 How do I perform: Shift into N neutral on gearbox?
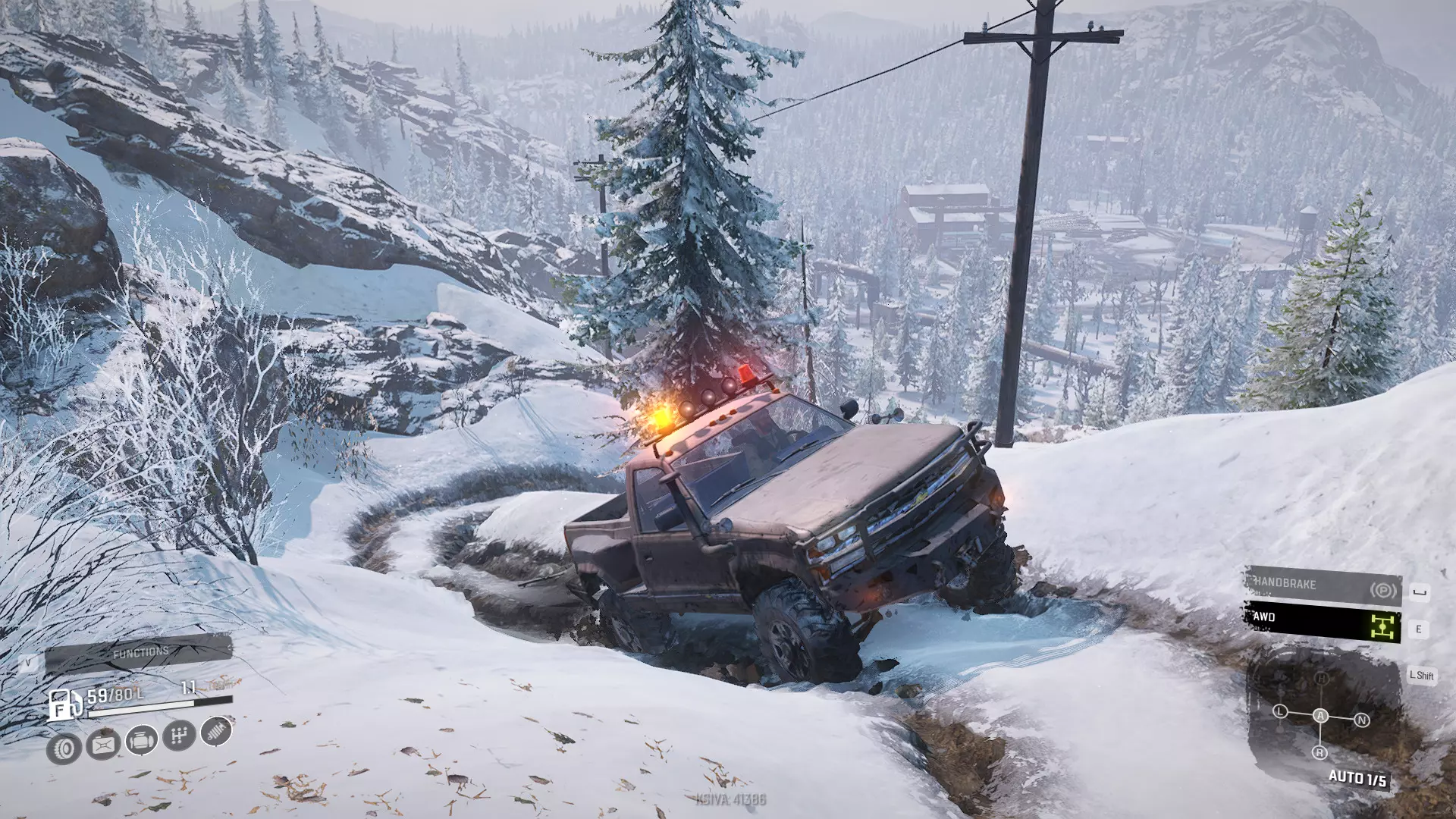[1361, 720]
